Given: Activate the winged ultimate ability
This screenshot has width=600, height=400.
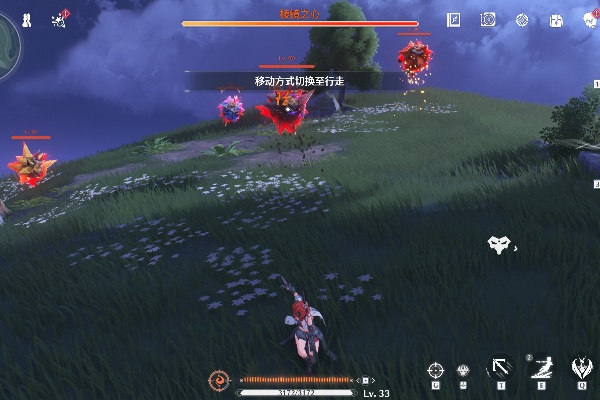Looking at the screenshot, I should pyautogui.click(x=580, y=367).
